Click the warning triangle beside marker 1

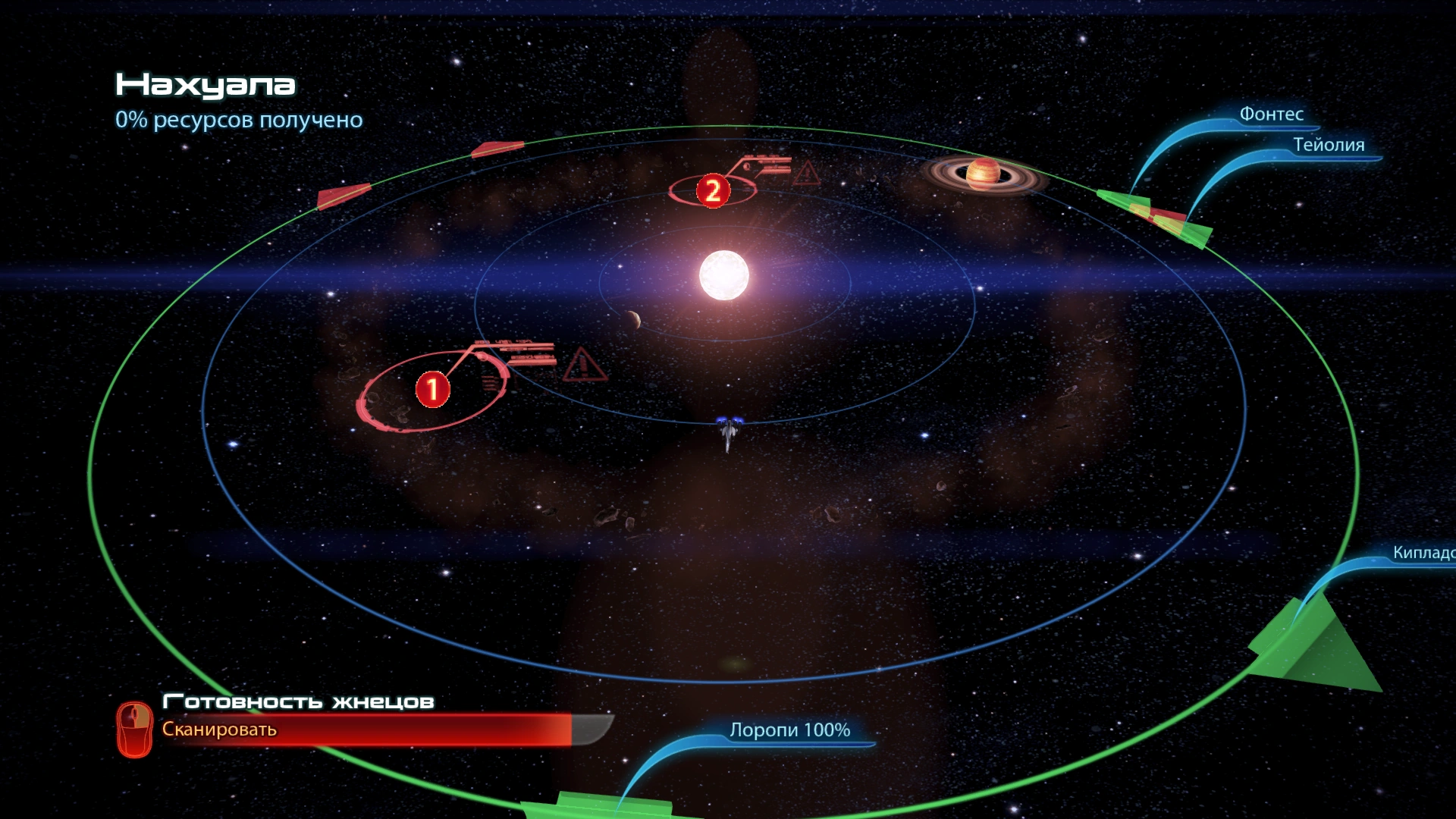point(584,365)
